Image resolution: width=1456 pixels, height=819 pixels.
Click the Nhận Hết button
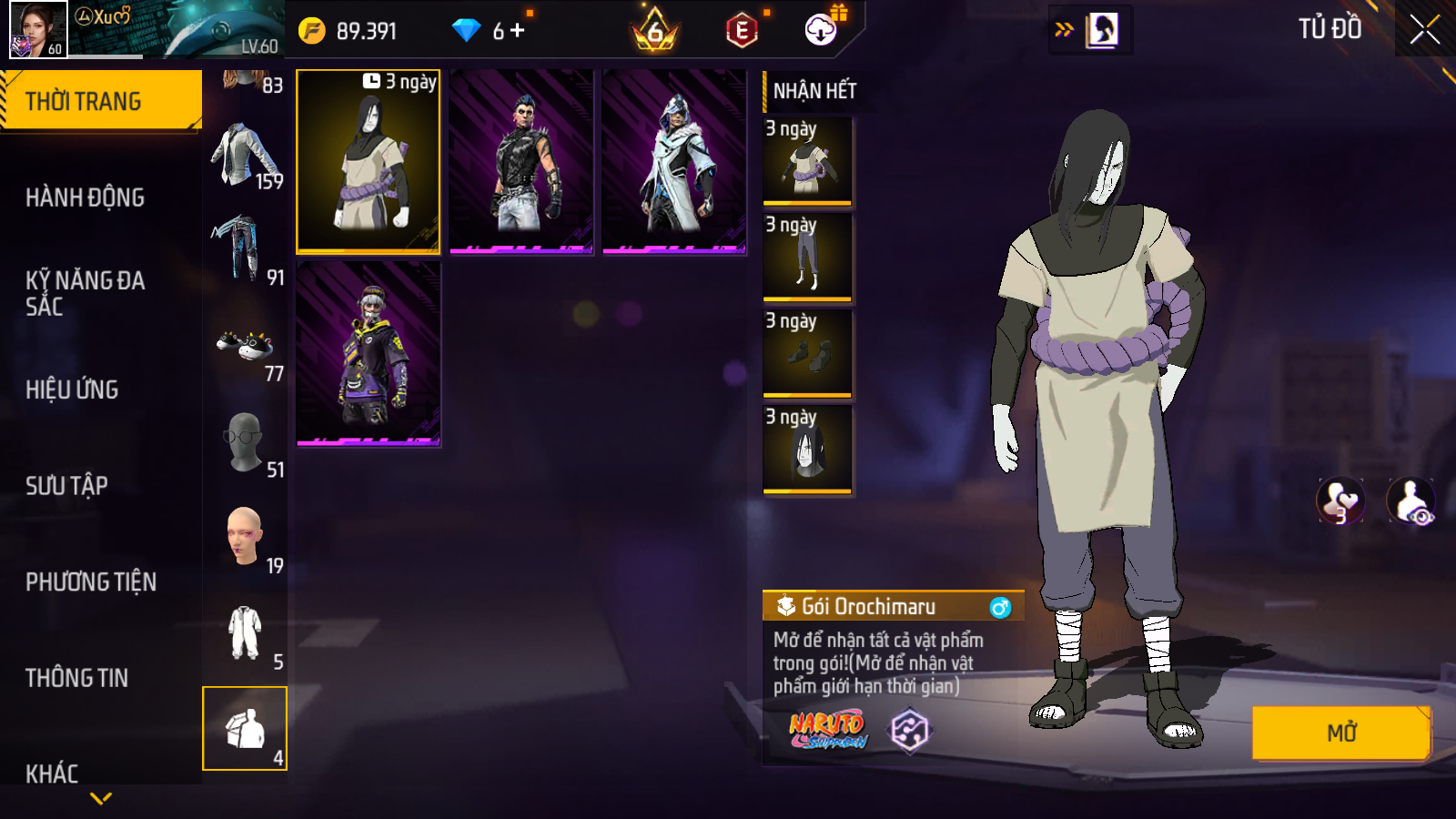(x=814, y=91)
